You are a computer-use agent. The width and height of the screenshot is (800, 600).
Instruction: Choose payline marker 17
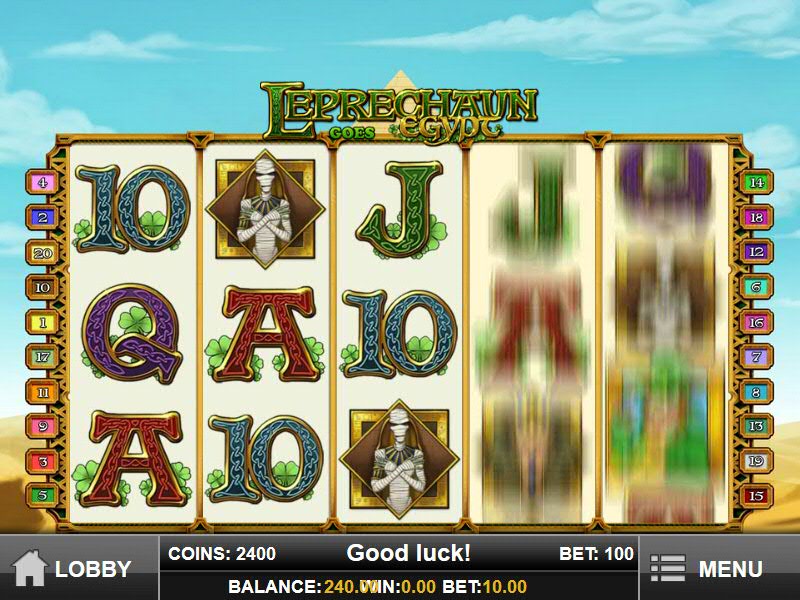pyautogui.click(x=43, y=357)
